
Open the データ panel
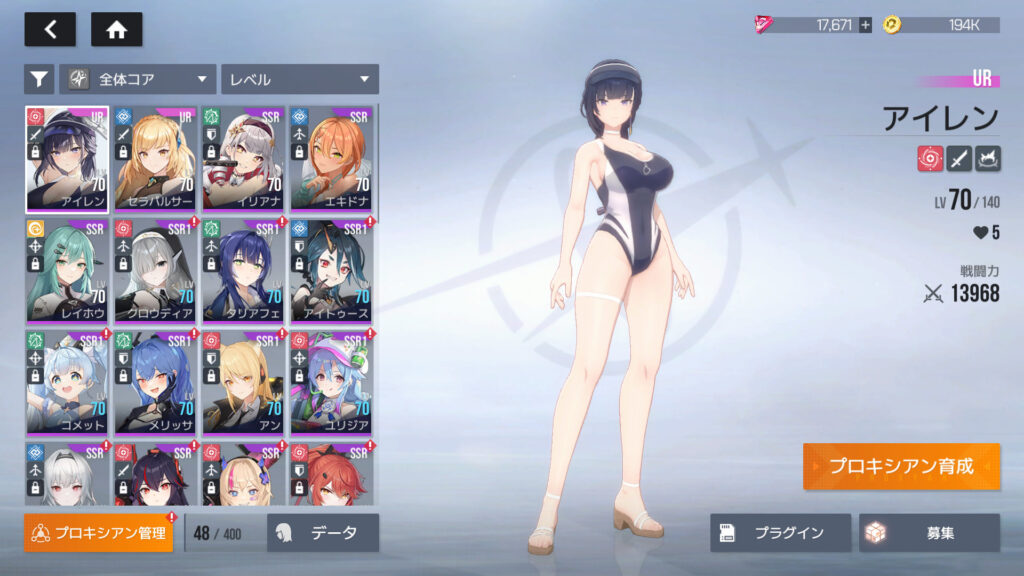pyautogui.click(x=323, y=533)
